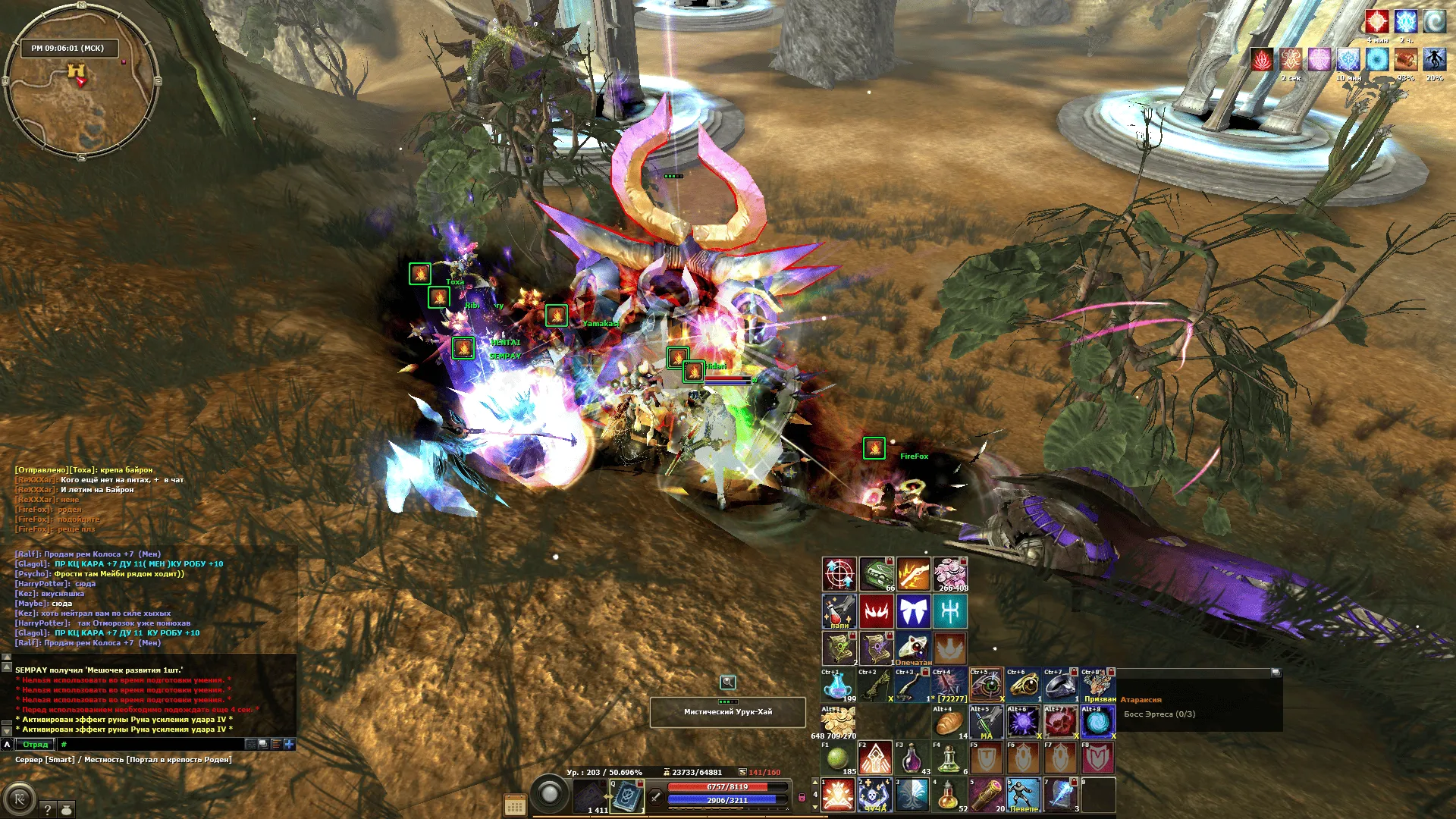Toggle the sword attack mode button
1456x819 pixels.
(x=656, y=797)
